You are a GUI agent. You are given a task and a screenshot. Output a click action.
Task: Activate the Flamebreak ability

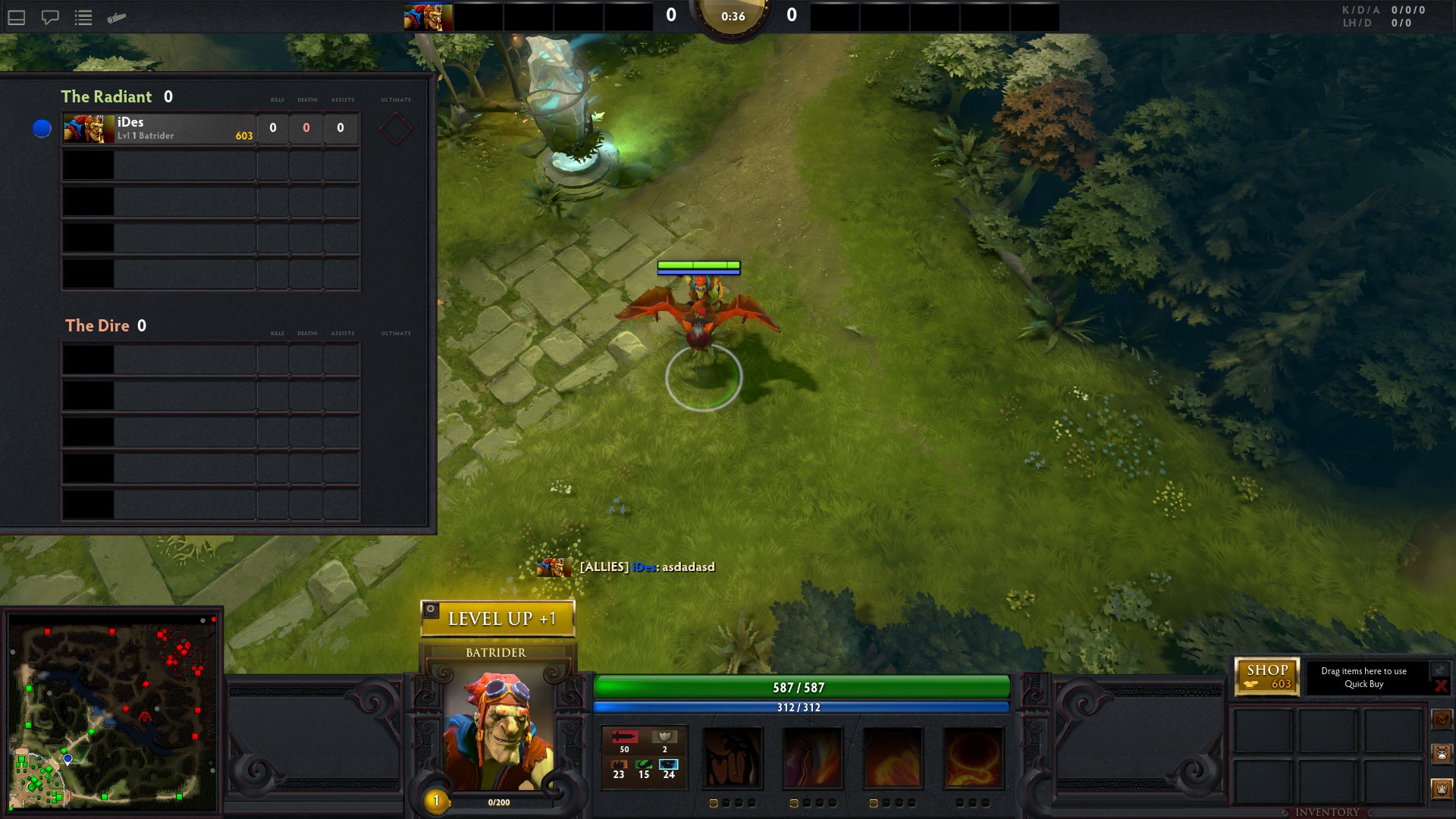pyautogui.click(x=812, y=758)
